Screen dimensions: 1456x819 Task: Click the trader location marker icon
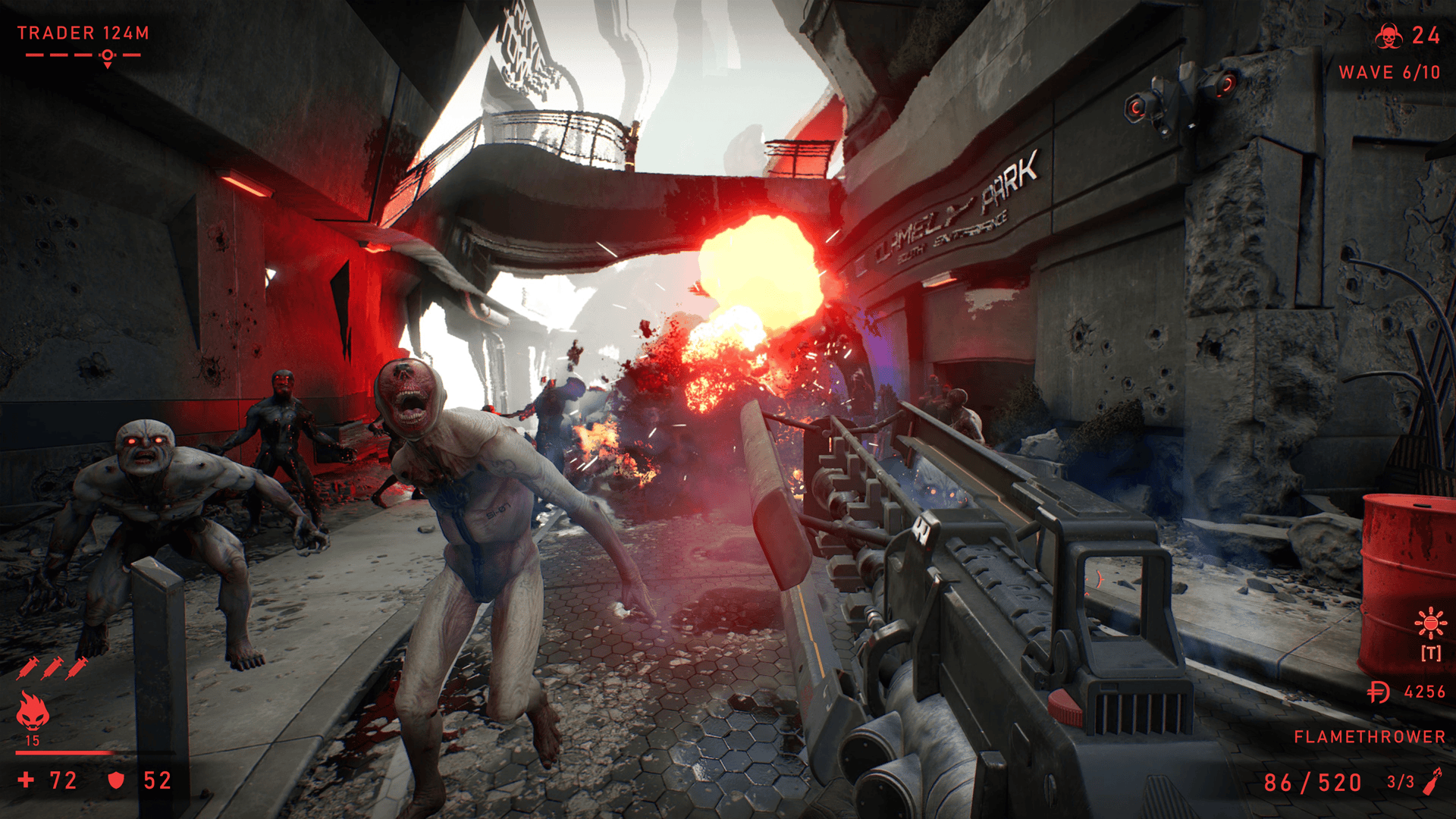pyautogui.click(x=108, y=57)
